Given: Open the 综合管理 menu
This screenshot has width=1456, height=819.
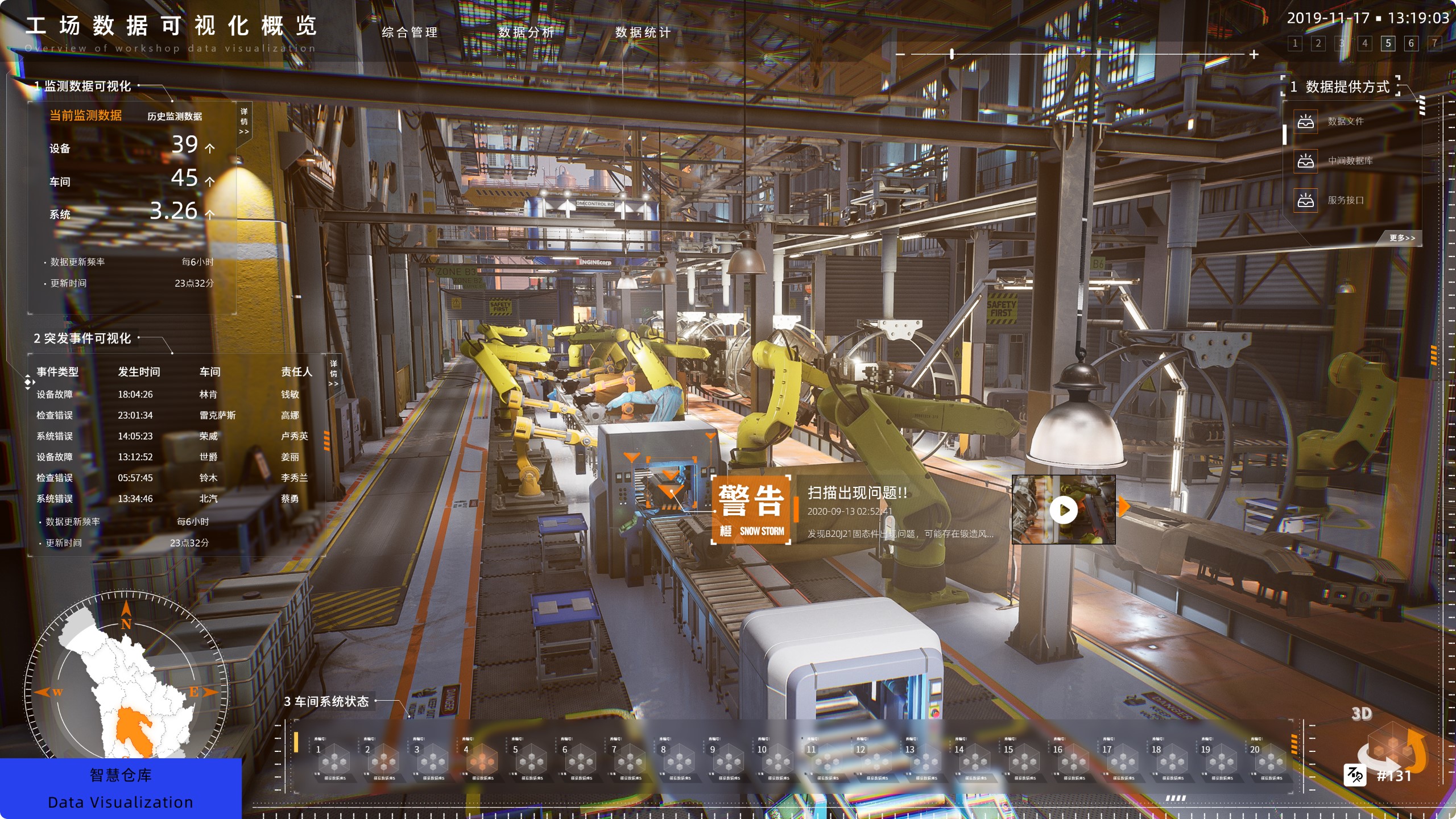Looking at the screenshot, I should (409, 32).
